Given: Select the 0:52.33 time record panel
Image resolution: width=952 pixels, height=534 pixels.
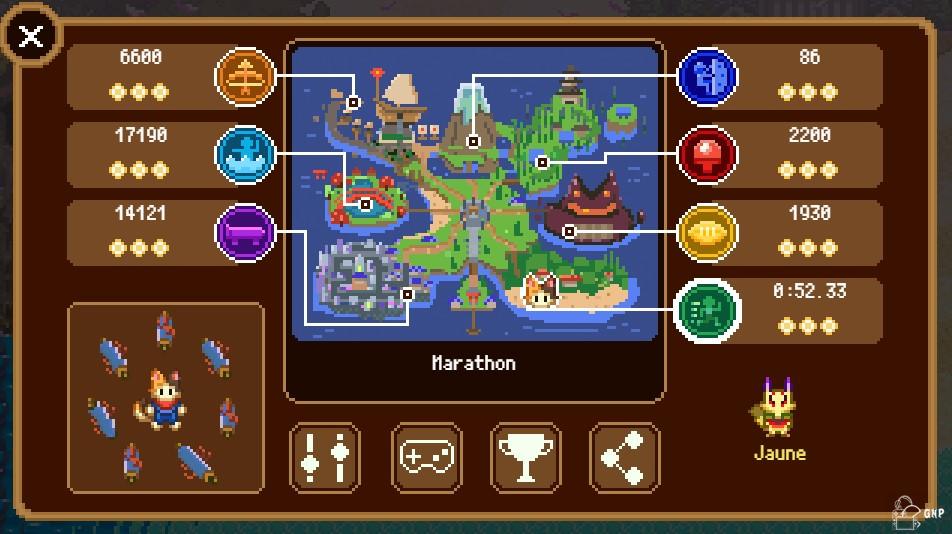Looking at the screenshot, I should [809, 310].
